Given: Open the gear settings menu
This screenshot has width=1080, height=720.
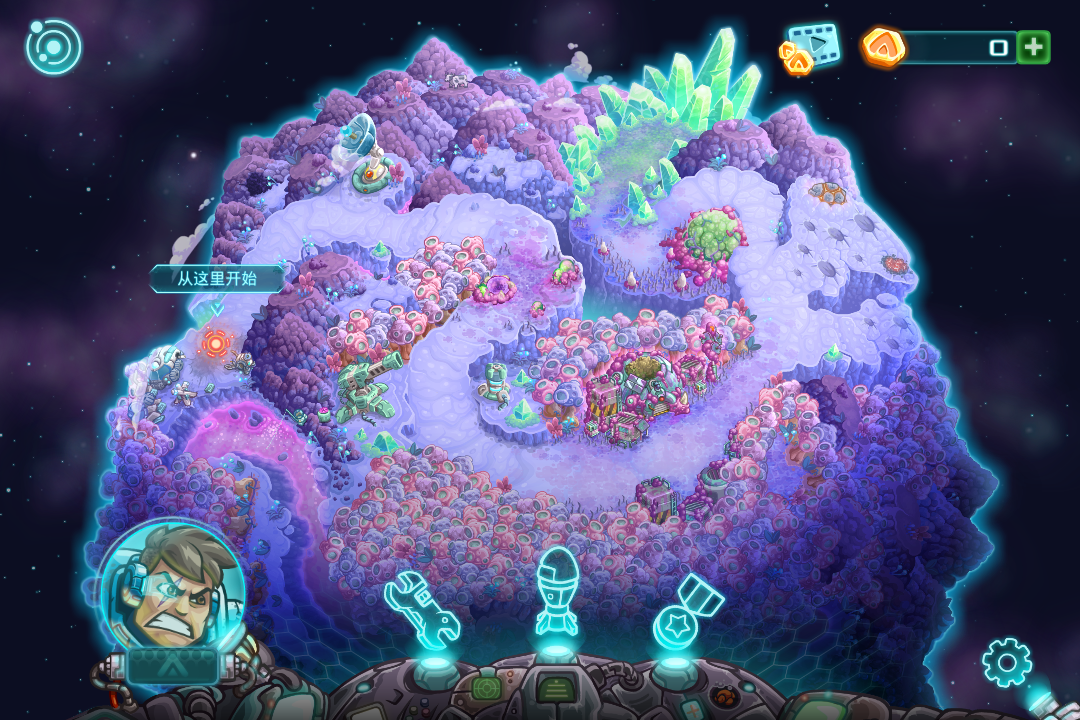Looking at the screenshot, I should [1006, 661].
